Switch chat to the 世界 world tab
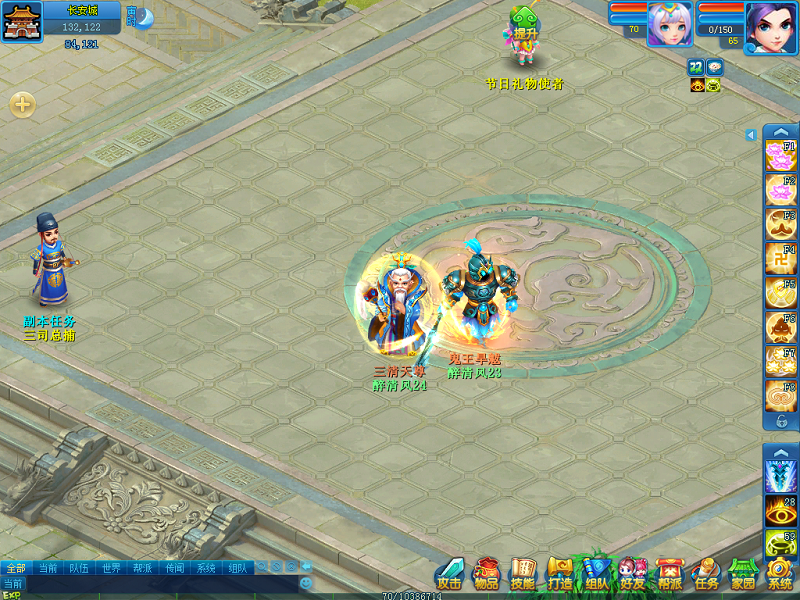The height and width of the screenshot is (600, 800). point(111,568)
